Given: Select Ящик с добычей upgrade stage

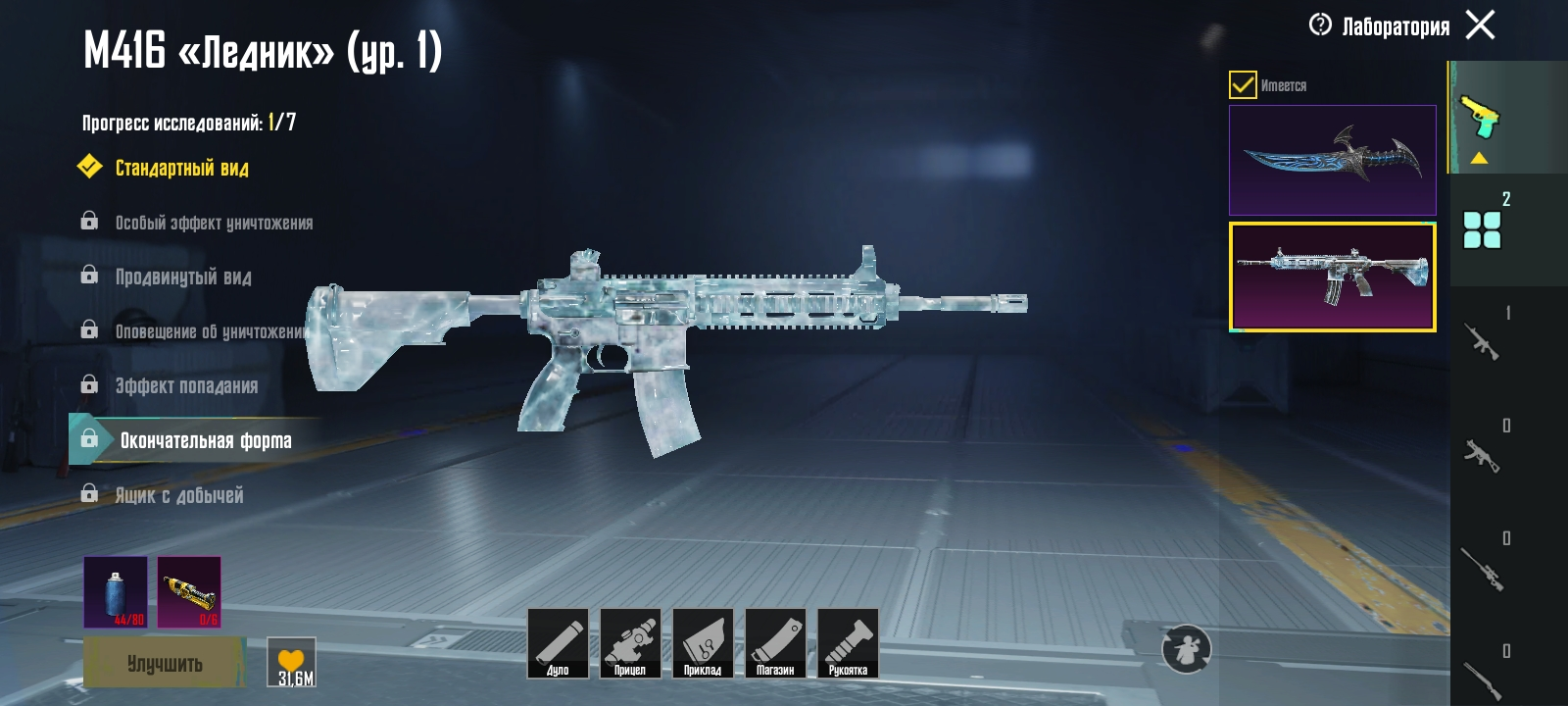Looking at the screenshot, I should coord(179,495).
